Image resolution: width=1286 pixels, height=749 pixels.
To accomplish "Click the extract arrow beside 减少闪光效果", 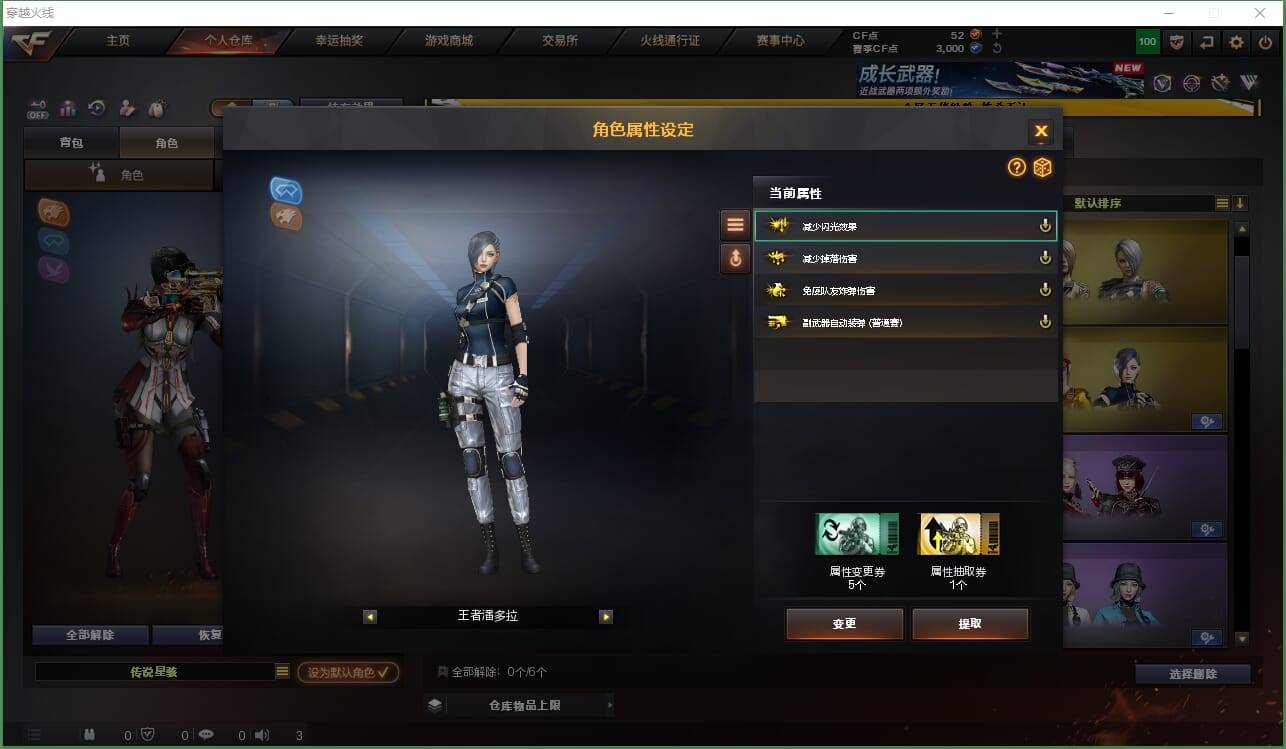I will 1044,225.
